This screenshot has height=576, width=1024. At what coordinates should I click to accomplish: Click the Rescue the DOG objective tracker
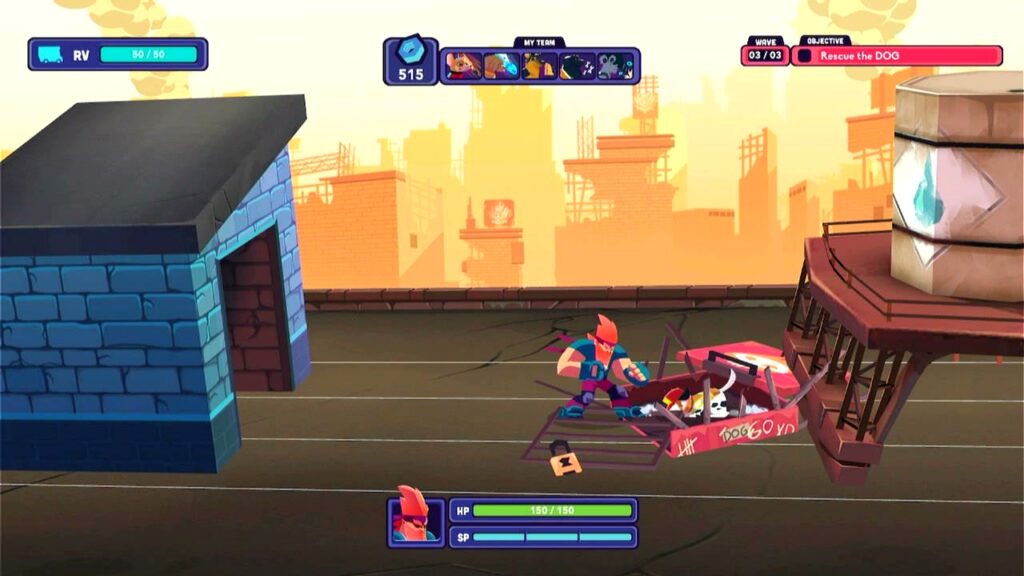(x=897, y=56)
